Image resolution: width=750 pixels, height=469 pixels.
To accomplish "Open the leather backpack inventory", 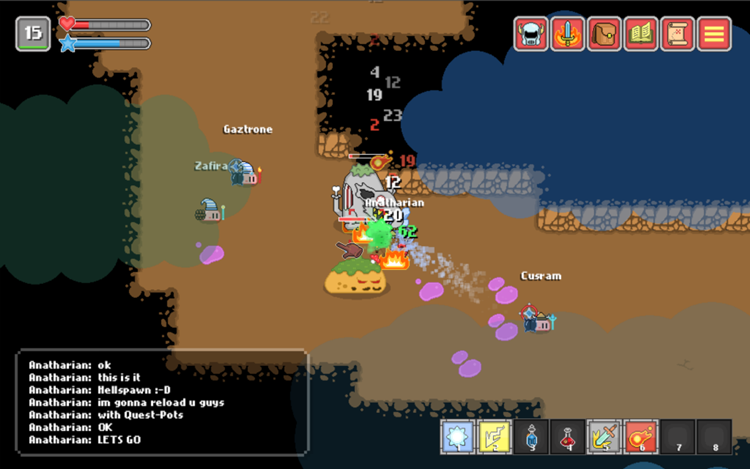I will tap(605, 34).
